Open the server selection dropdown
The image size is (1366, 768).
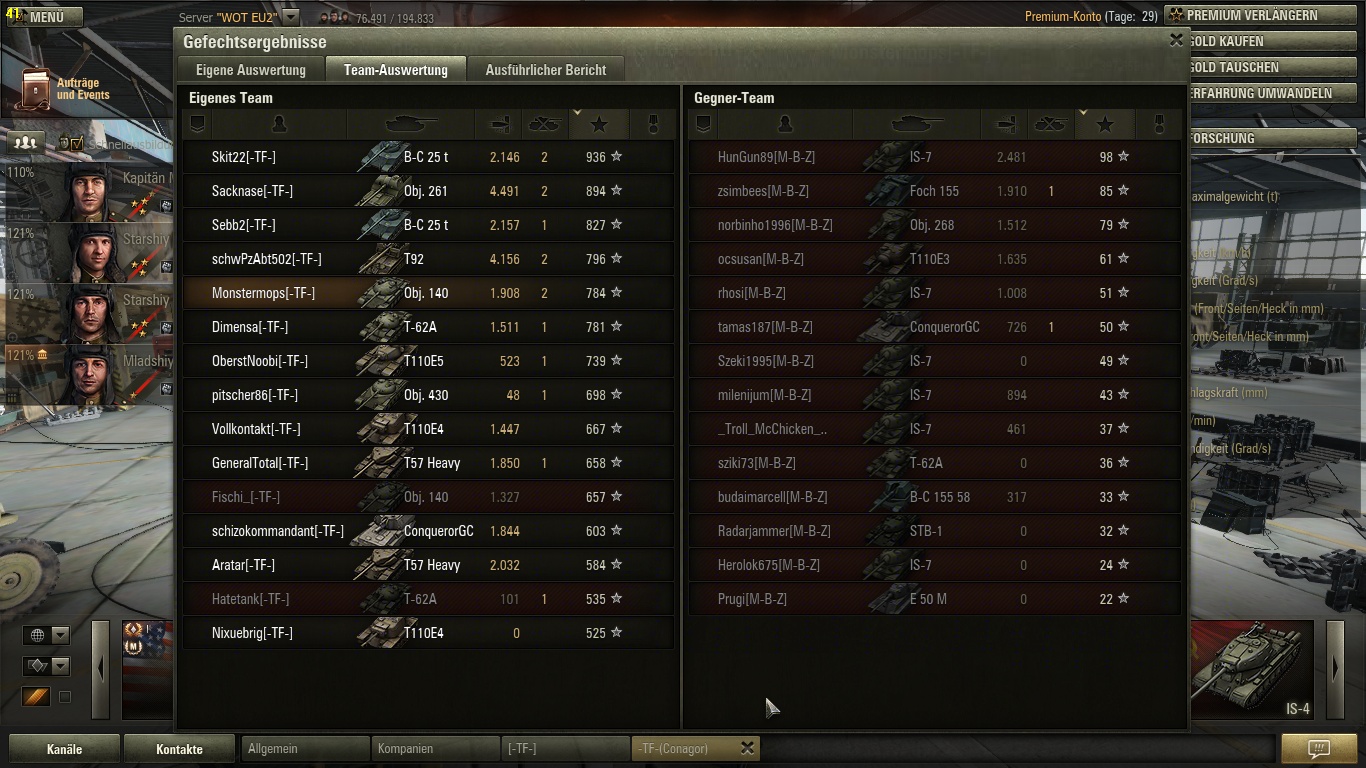[x=290, y=17]
